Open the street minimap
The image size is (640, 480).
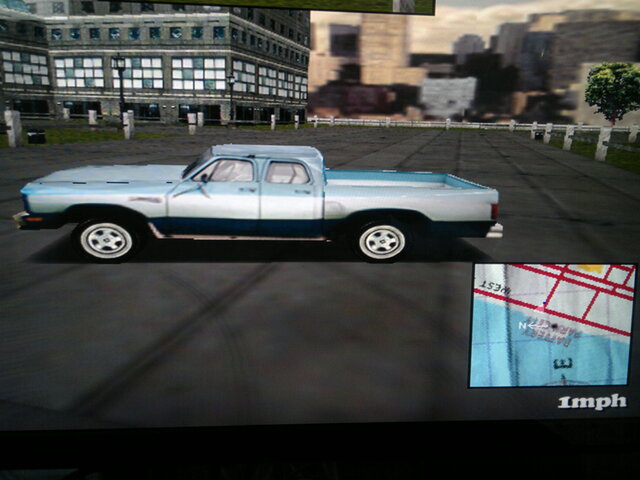pyautogui.click(x=551, y=325)
